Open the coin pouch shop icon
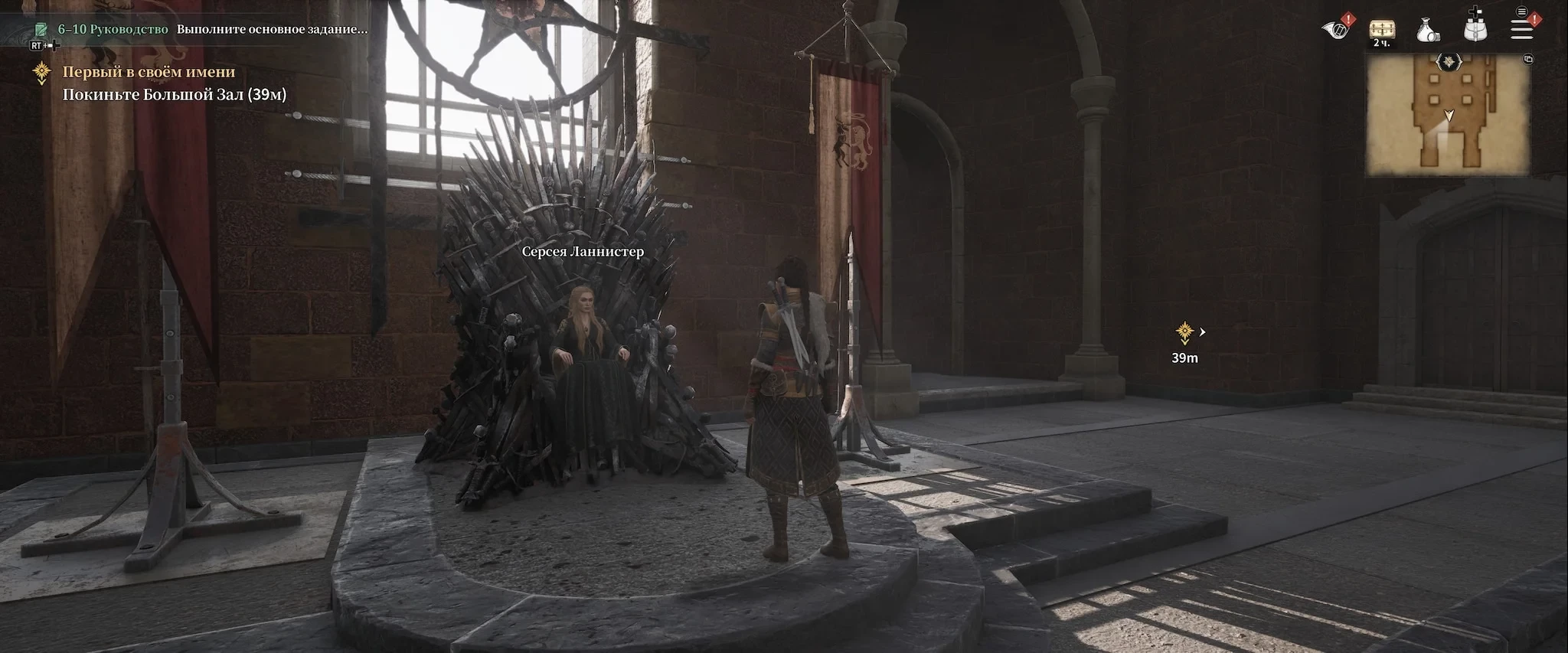Viewport: 1568px width, 653px height. (1427, 31)
